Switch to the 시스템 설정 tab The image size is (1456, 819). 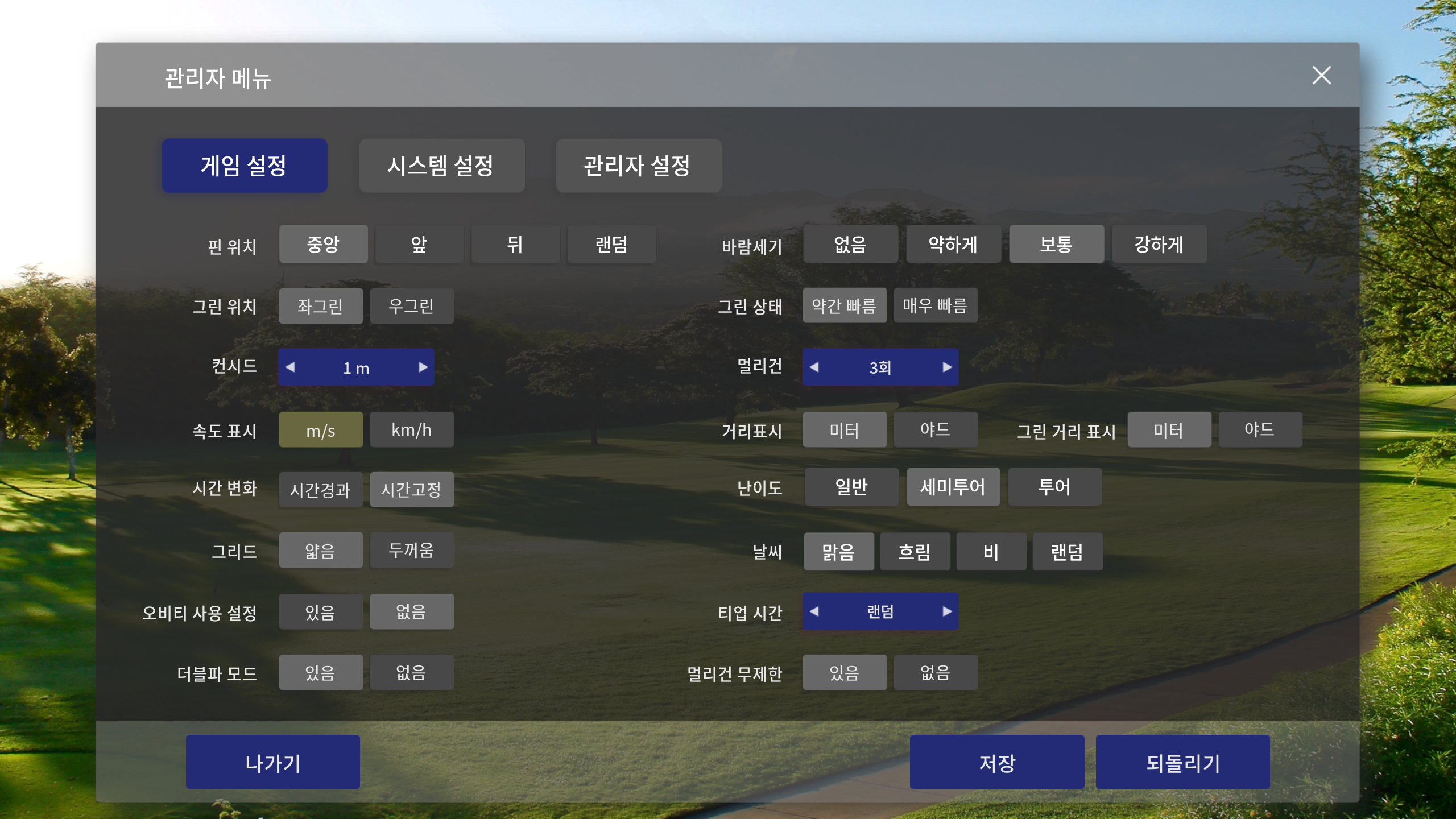point(442,166)
